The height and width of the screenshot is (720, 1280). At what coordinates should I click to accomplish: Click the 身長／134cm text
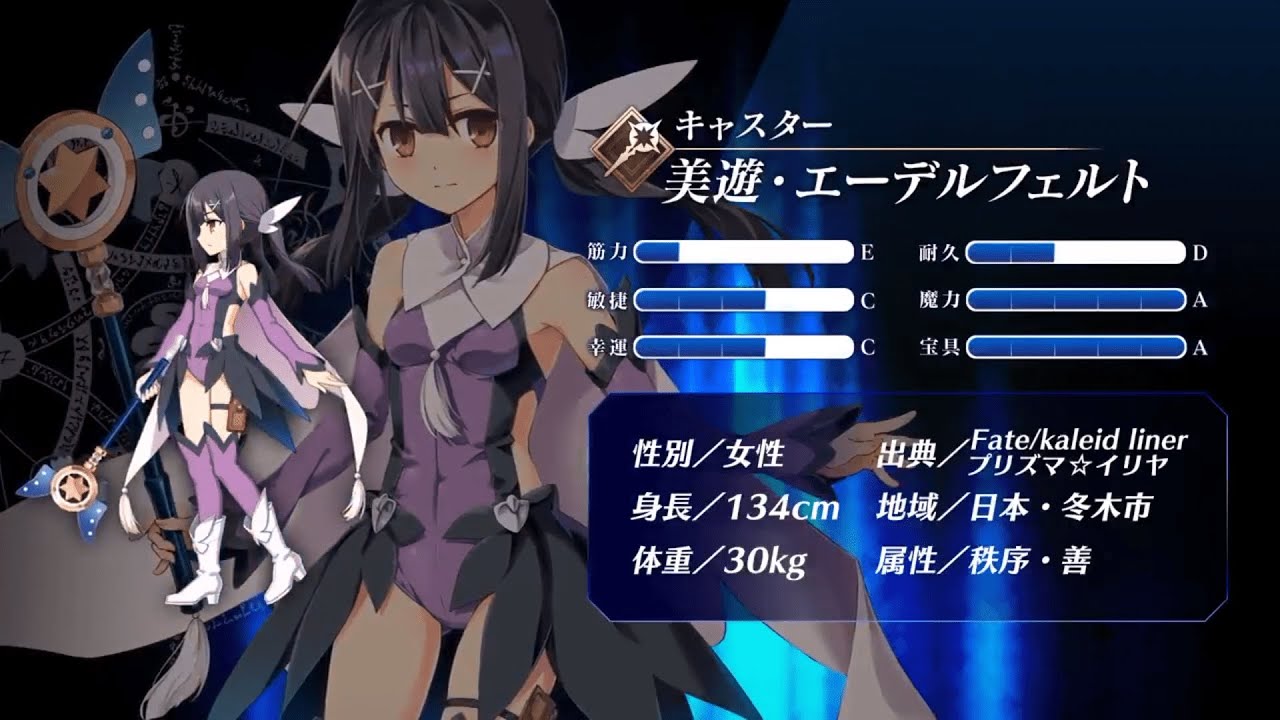click(737, 507)
